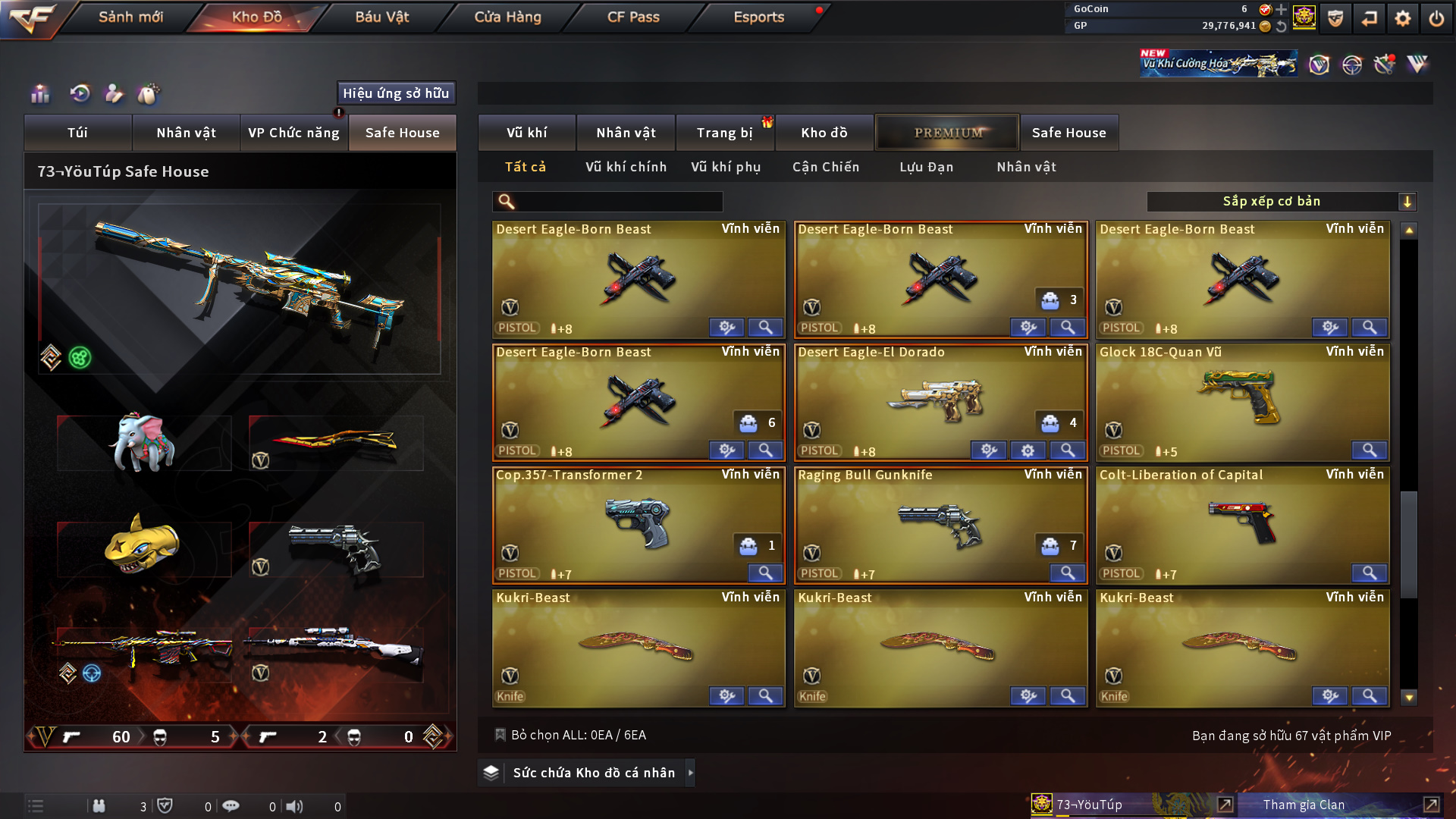Open the Sắp xếp cơ bản sort dropdown

(x=1280, y=202)
